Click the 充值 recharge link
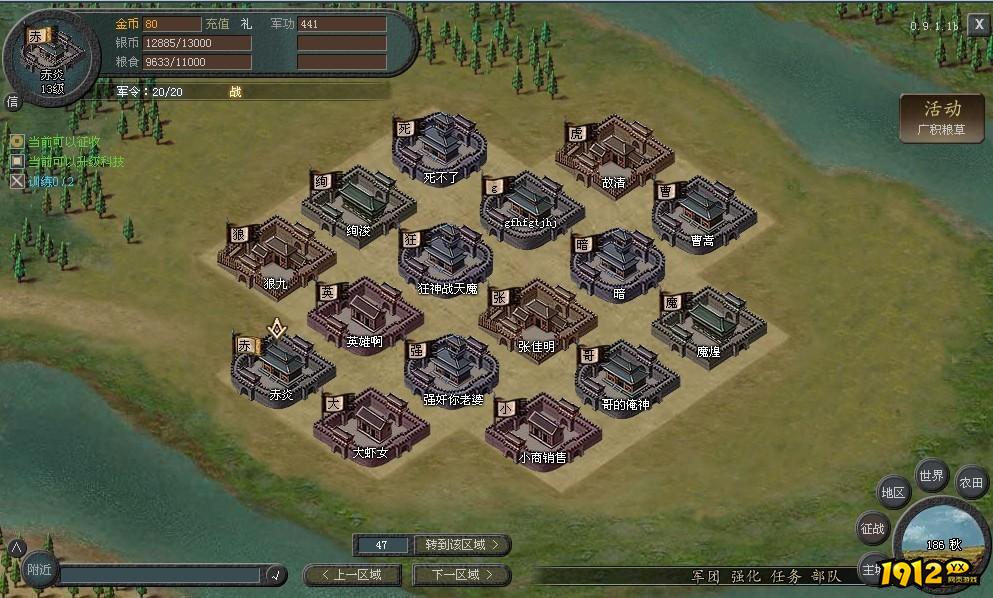993x598 pixels. point(217,24)
